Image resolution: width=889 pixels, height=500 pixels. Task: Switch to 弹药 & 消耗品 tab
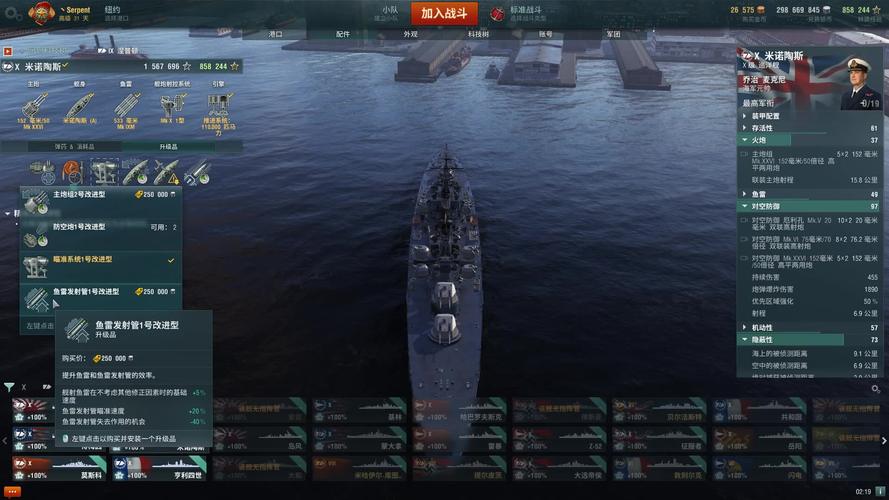point(60,147)
